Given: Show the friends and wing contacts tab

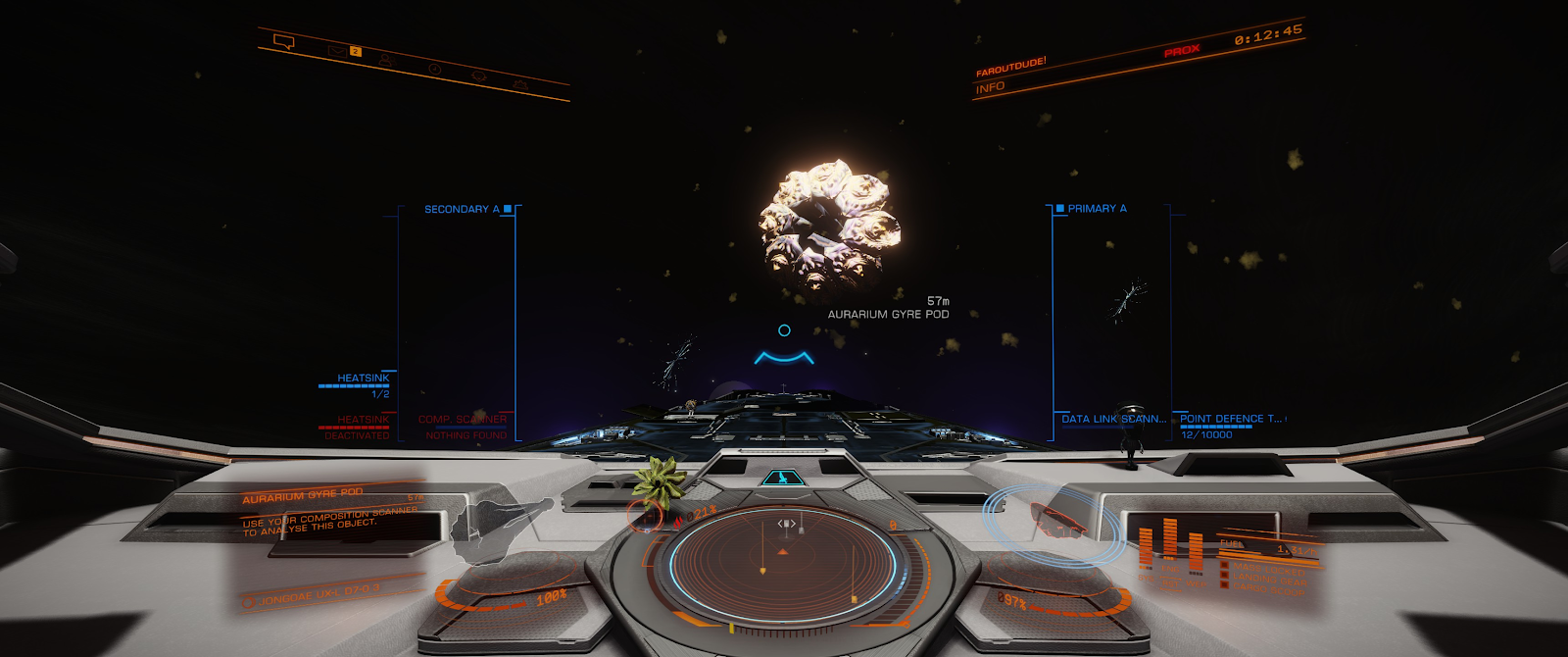Looking at the screenshot, I should pyautogui.click(x=386, y=60).
